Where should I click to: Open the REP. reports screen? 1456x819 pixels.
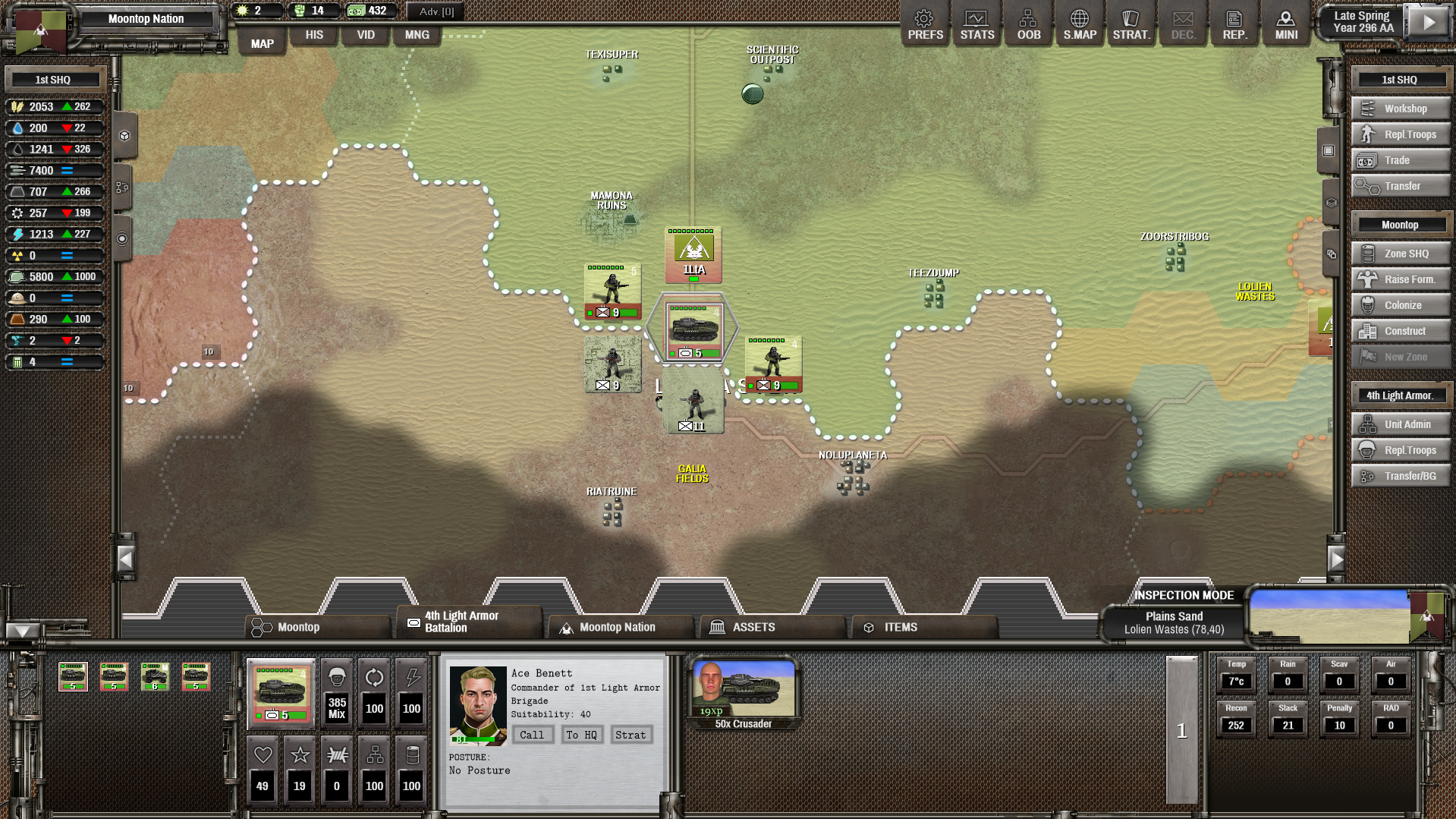click(x=1234, y=25)
